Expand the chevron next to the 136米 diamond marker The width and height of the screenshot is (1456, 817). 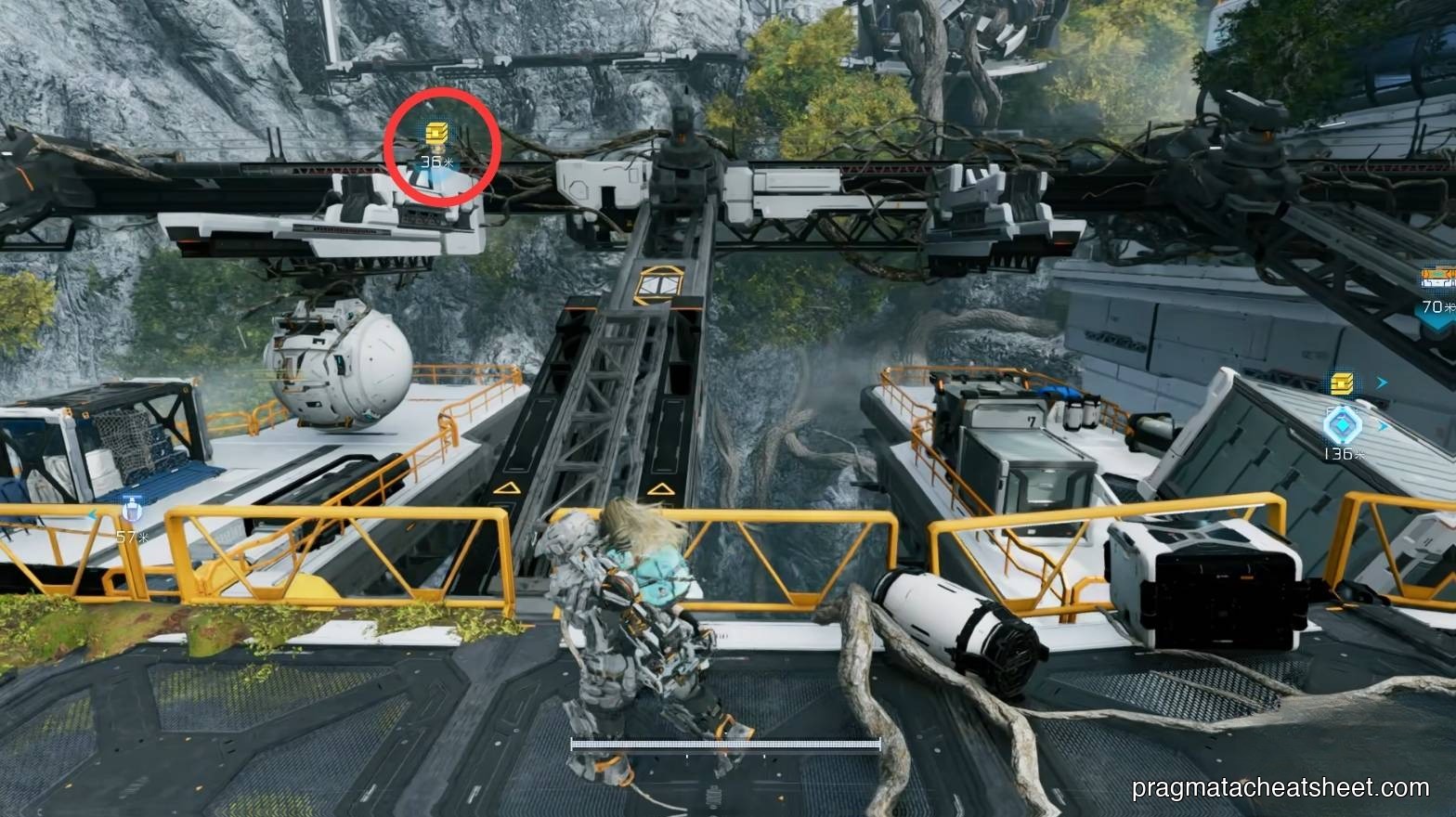(1382, 427)
